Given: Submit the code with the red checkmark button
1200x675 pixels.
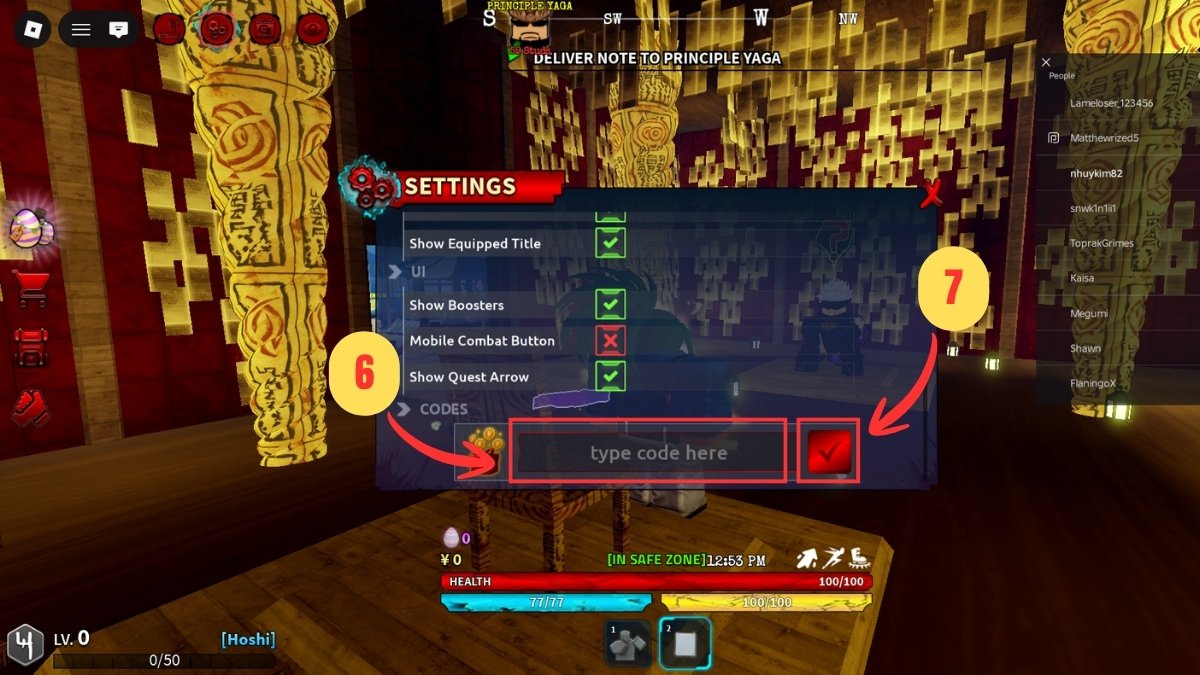Looking at the screenshot, I should click(829, 453).
